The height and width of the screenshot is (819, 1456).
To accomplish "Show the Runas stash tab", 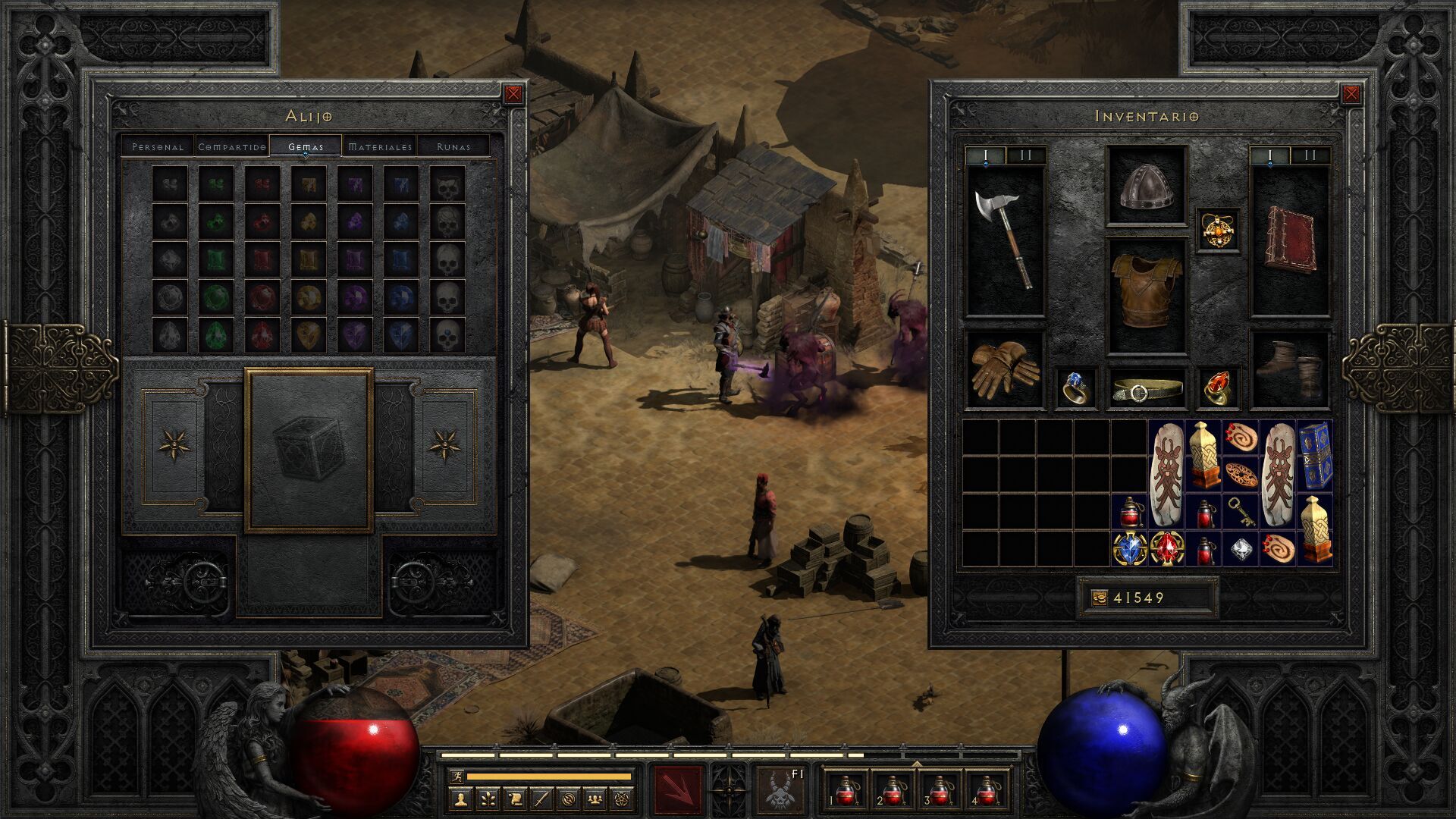I will [x=453, y=146].
